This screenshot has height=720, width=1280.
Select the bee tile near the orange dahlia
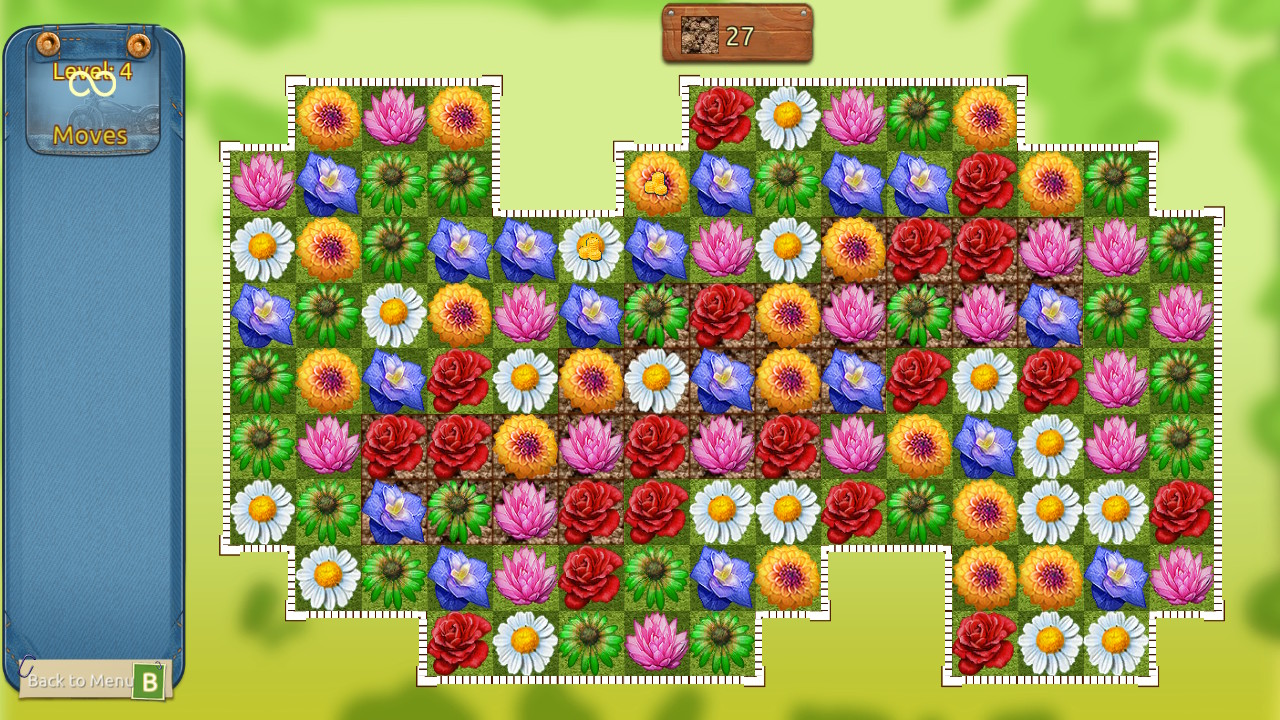click(x=656, y=185)
